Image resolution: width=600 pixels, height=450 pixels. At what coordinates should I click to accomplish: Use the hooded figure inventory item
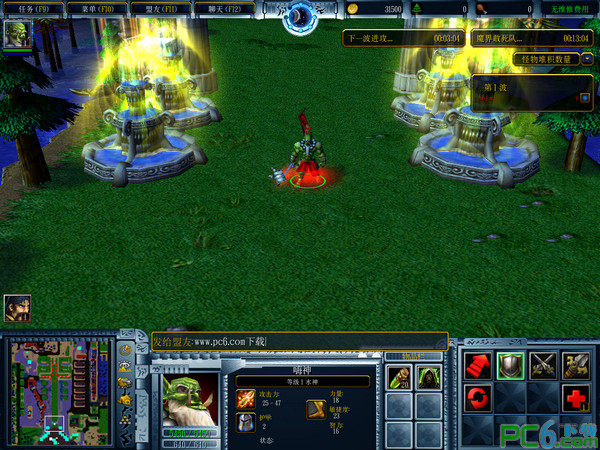429,377
